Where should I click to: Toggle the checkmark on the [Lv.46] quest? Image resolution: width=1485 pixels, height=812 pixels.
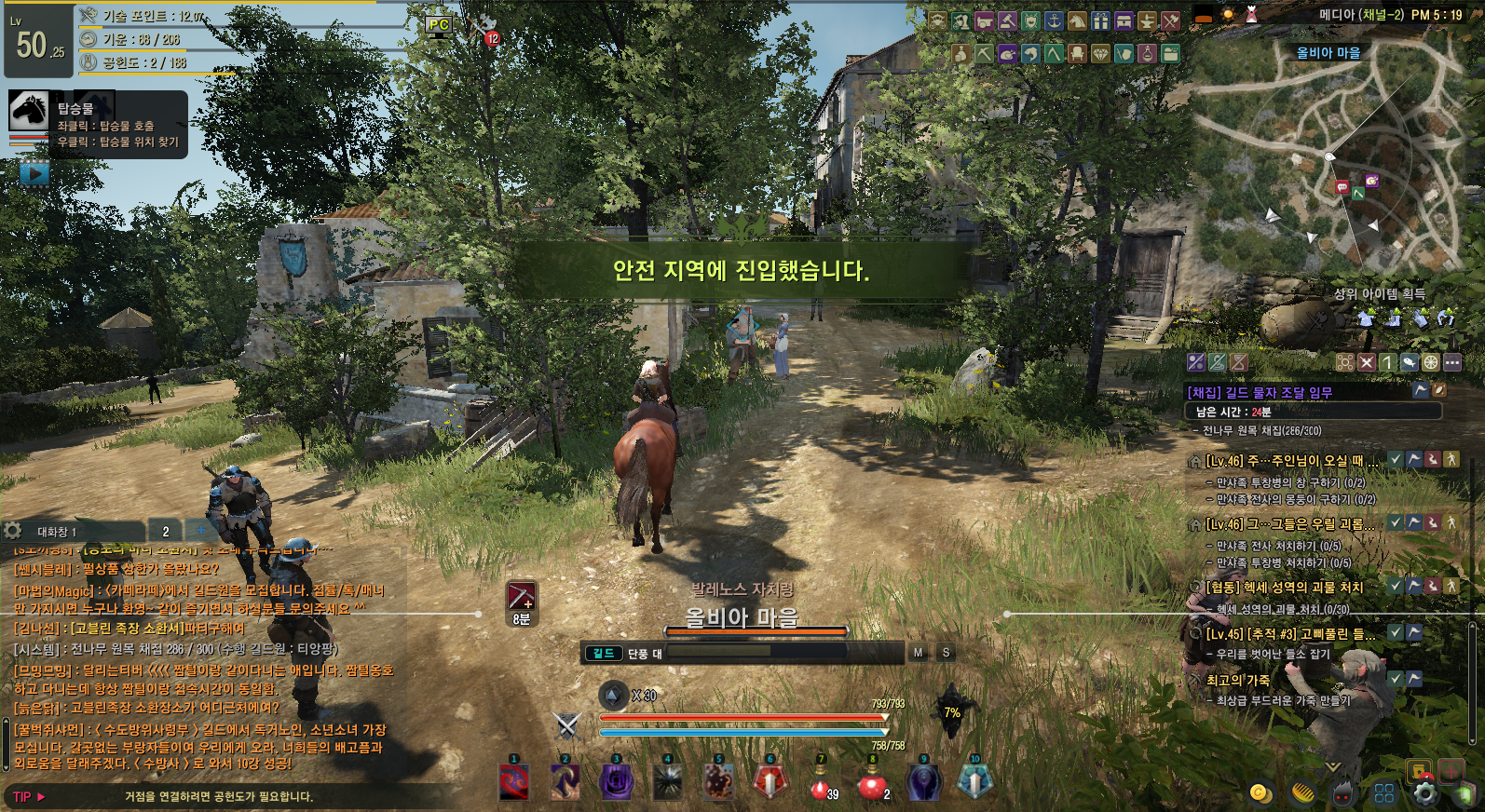pos(1396,459)
